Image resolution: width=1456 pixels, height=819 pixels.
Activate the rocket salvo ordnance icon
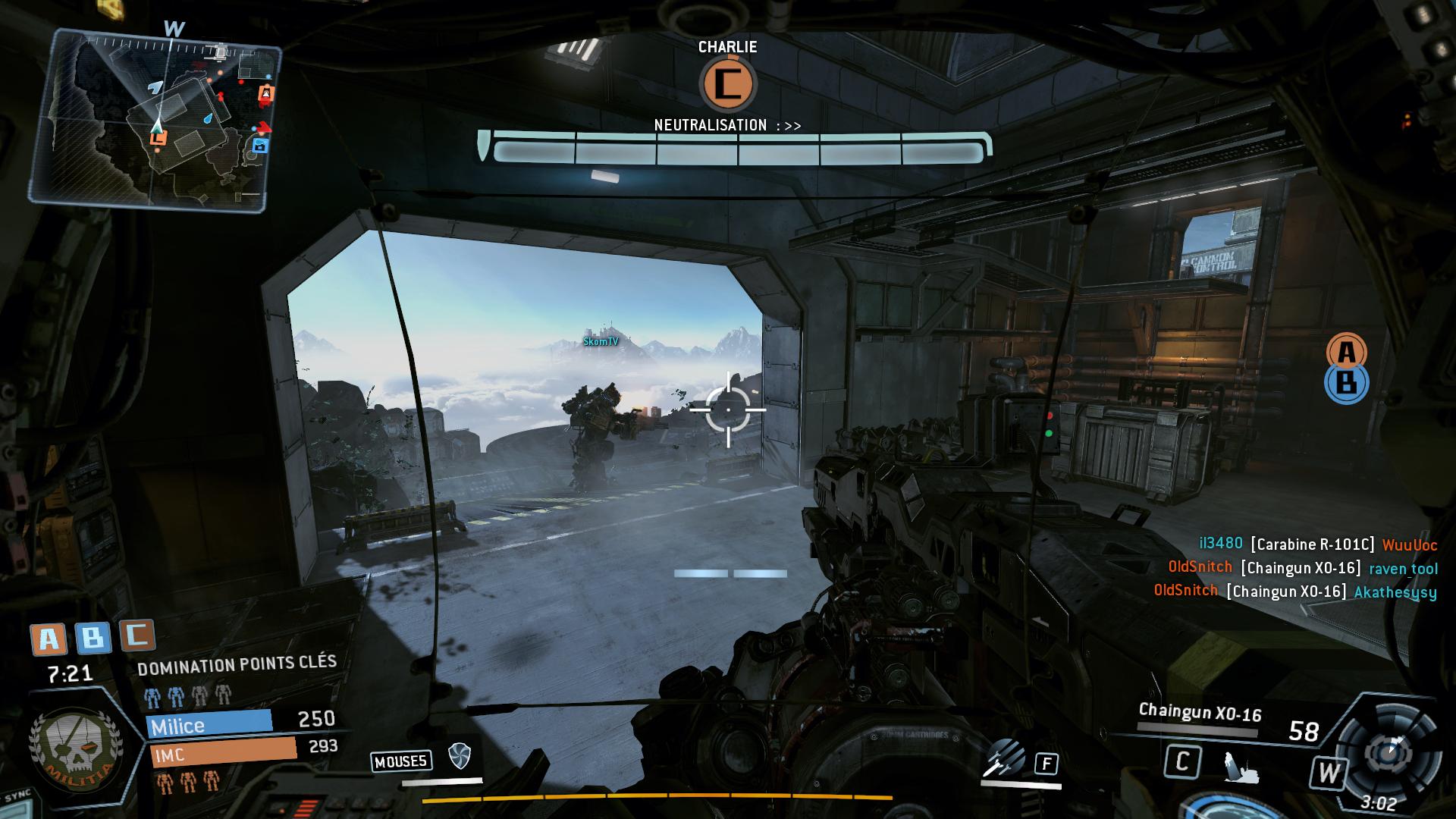[x=1004, y=758]
